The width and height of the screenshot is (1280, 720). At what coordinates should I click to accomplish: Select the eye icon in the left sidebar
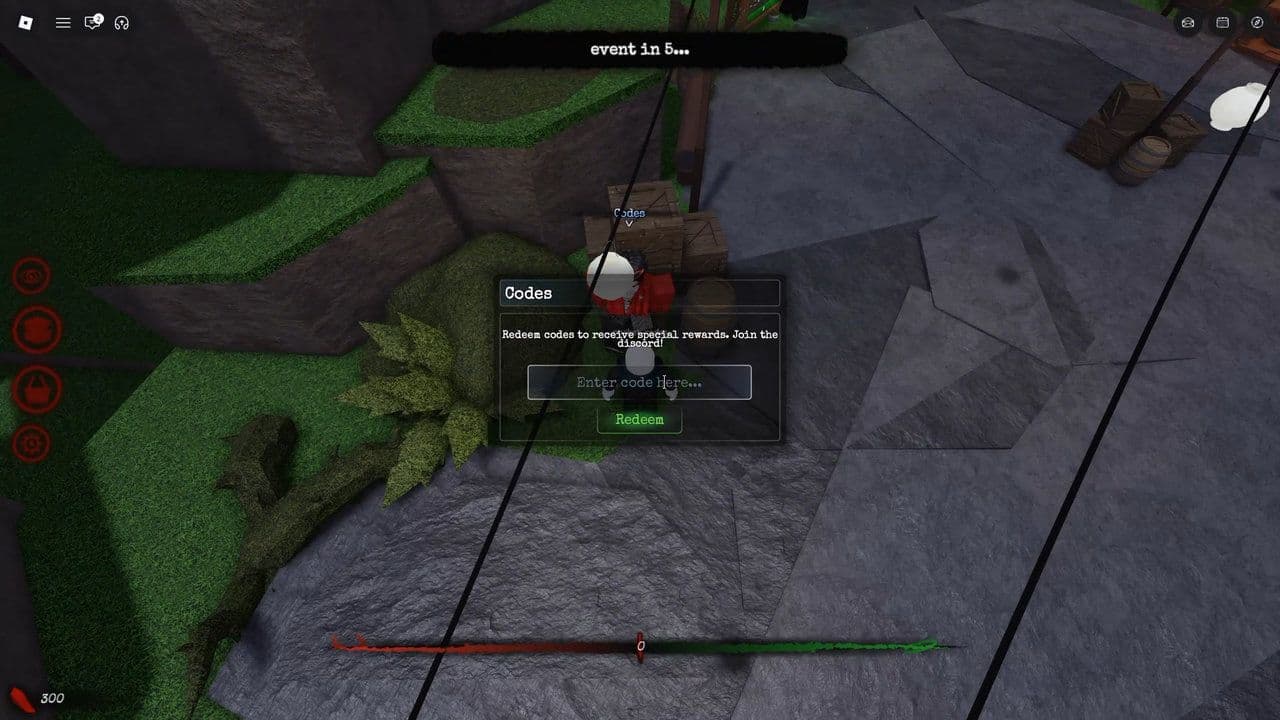click(30, 276)
